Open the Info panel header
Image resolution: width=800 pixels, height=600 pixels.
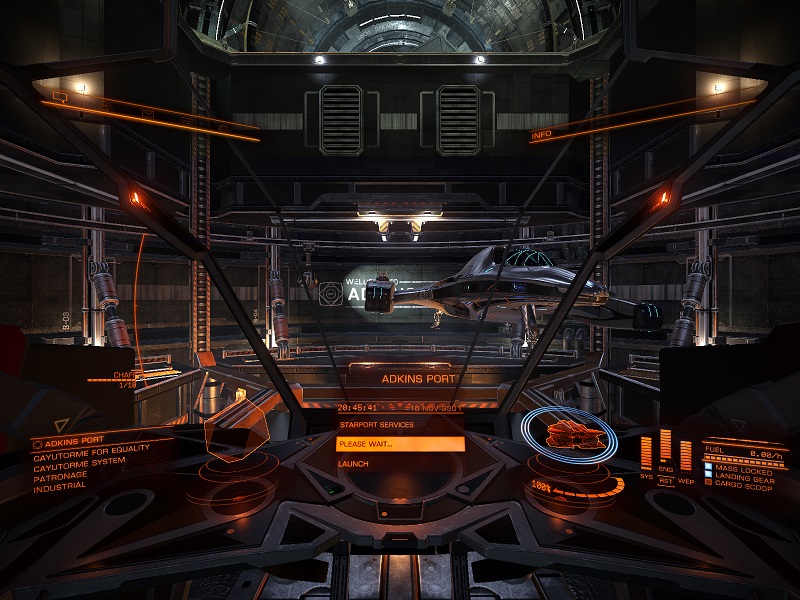(541, 134)
